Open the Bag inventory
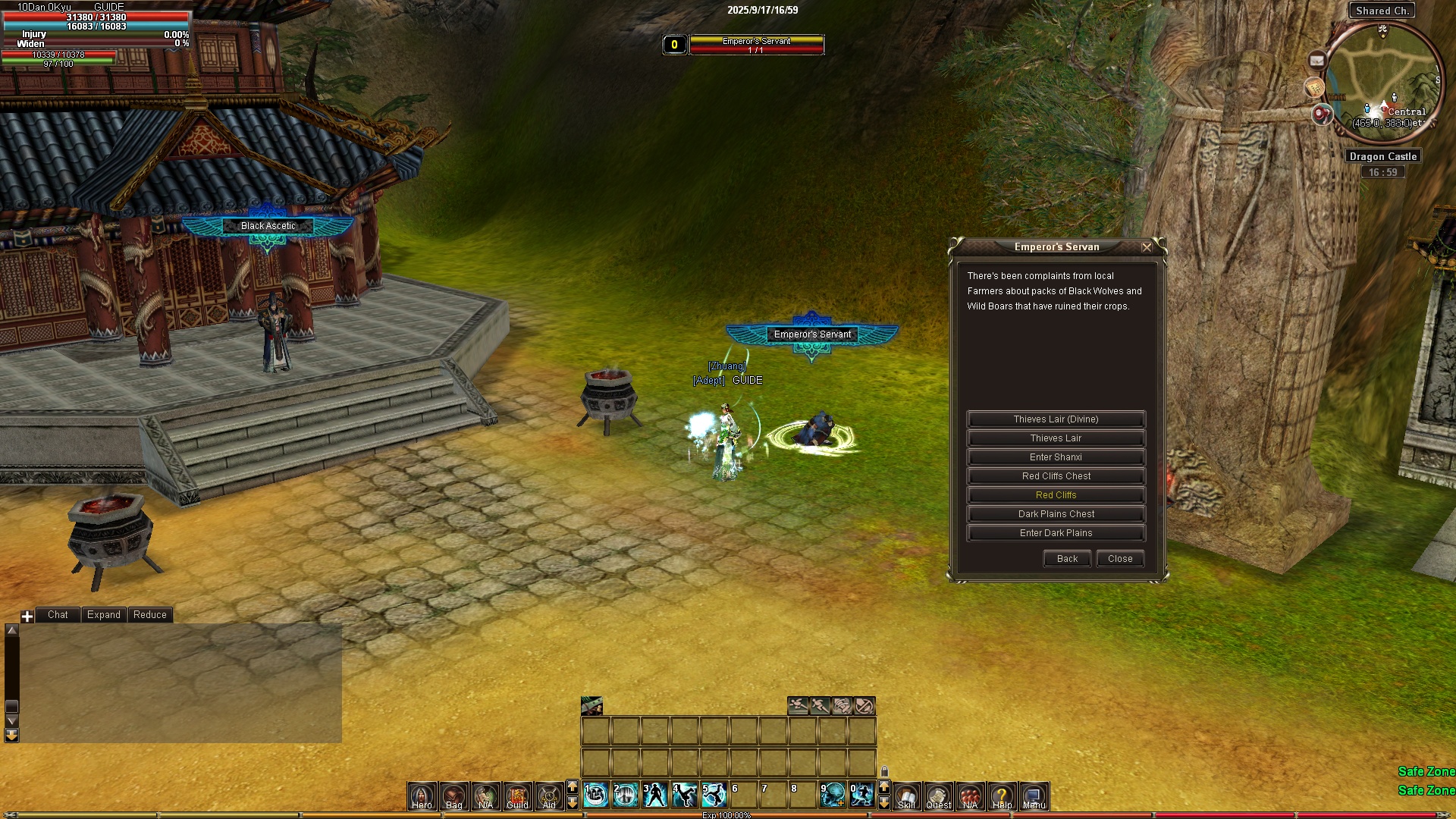 coord(453,796)
